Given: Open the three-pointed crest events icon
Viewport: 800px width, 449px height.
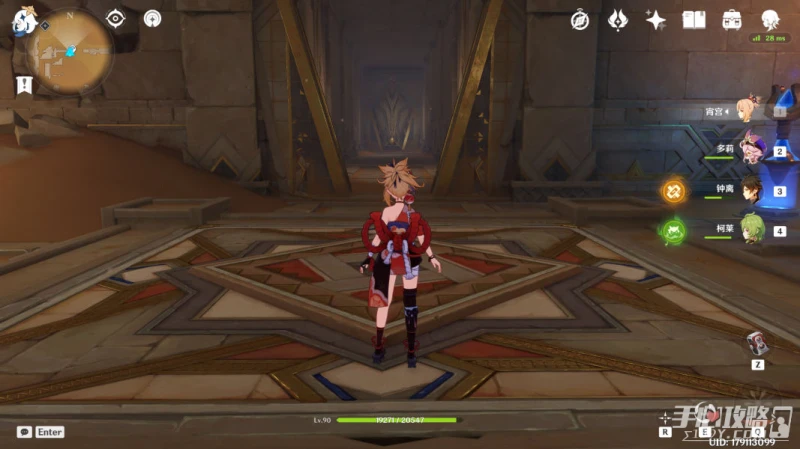Looking at the screenshot, I should pyautogui.click(x=618, y=20).
